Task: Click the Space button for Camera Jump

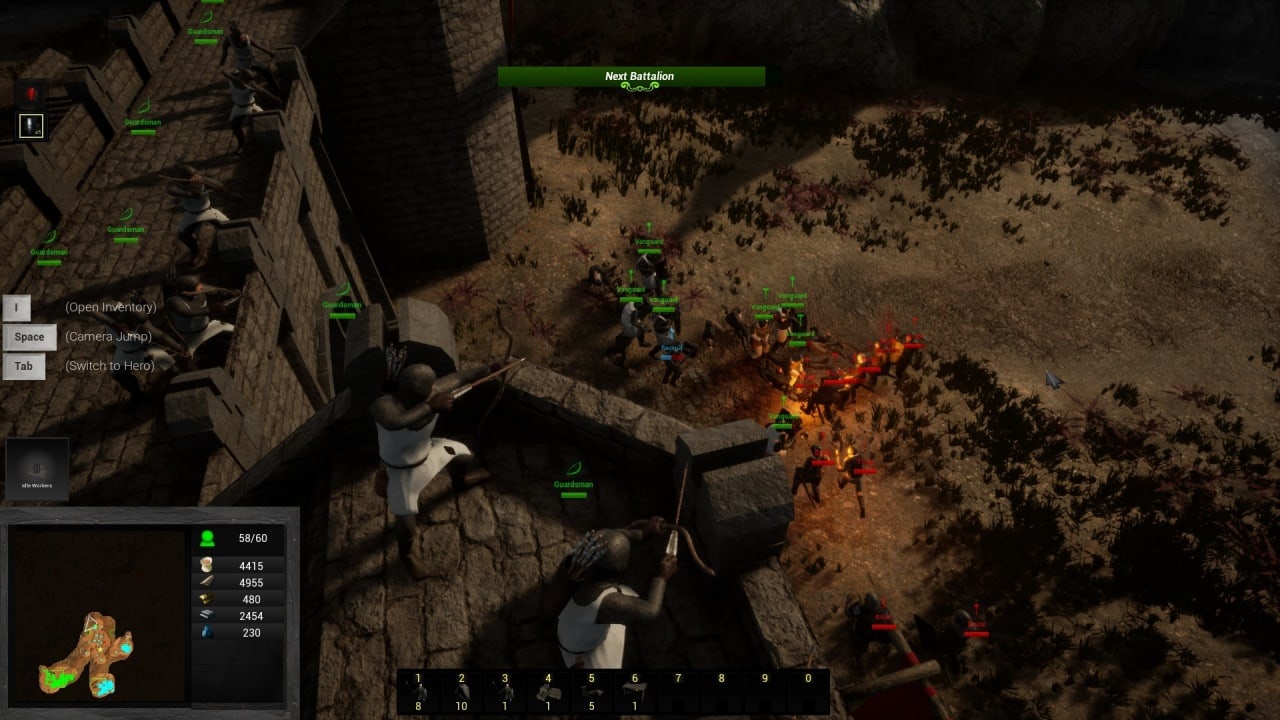Action: 29,337
